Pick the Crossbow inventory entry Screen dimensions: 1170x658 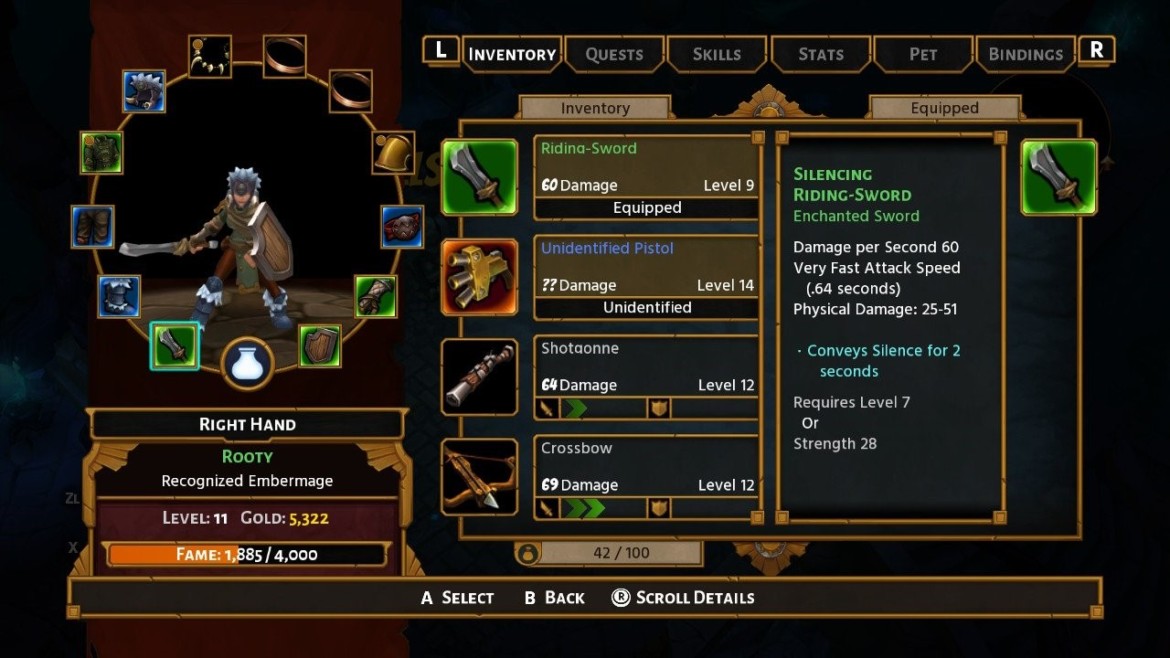646,478
